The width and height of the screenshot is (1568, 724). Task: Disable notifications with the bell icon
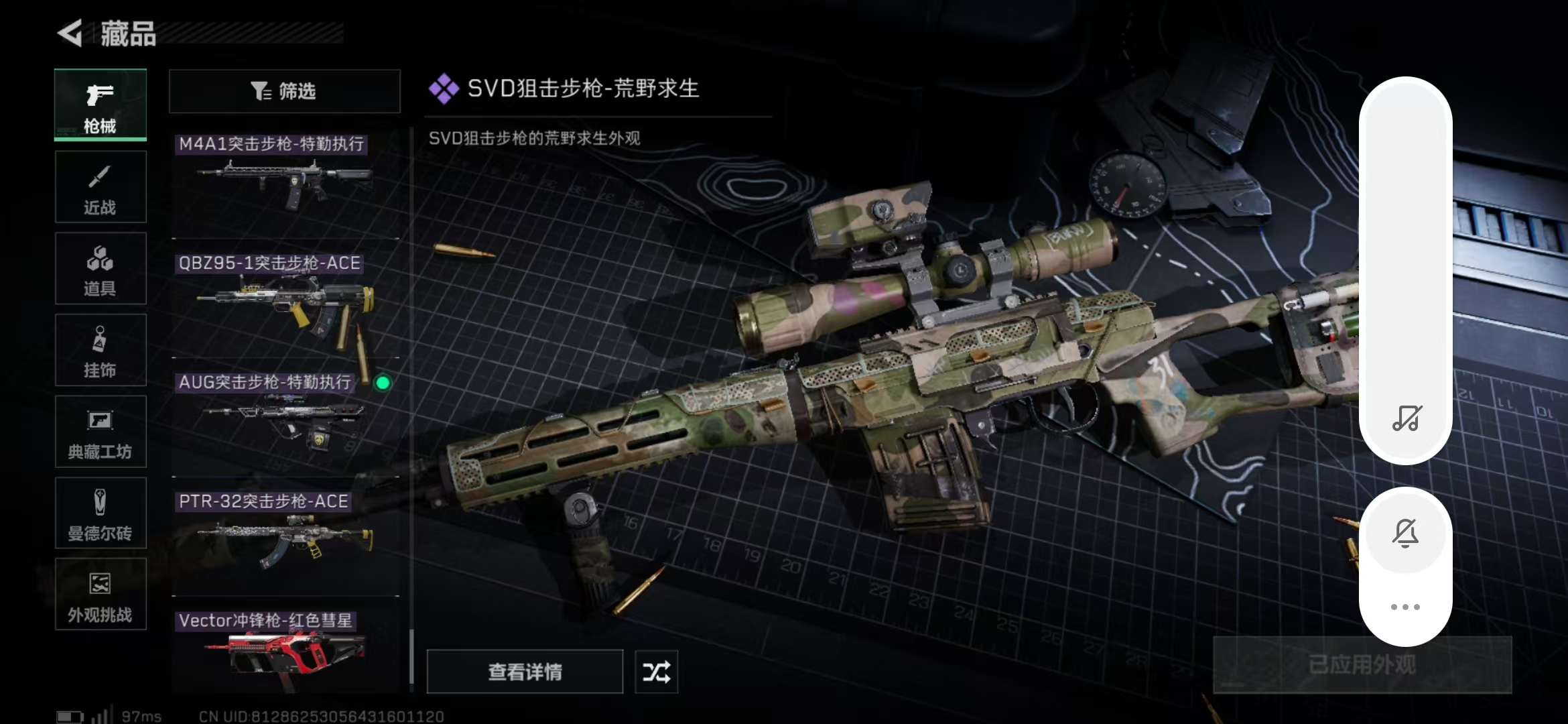[x=1407, y=532]
